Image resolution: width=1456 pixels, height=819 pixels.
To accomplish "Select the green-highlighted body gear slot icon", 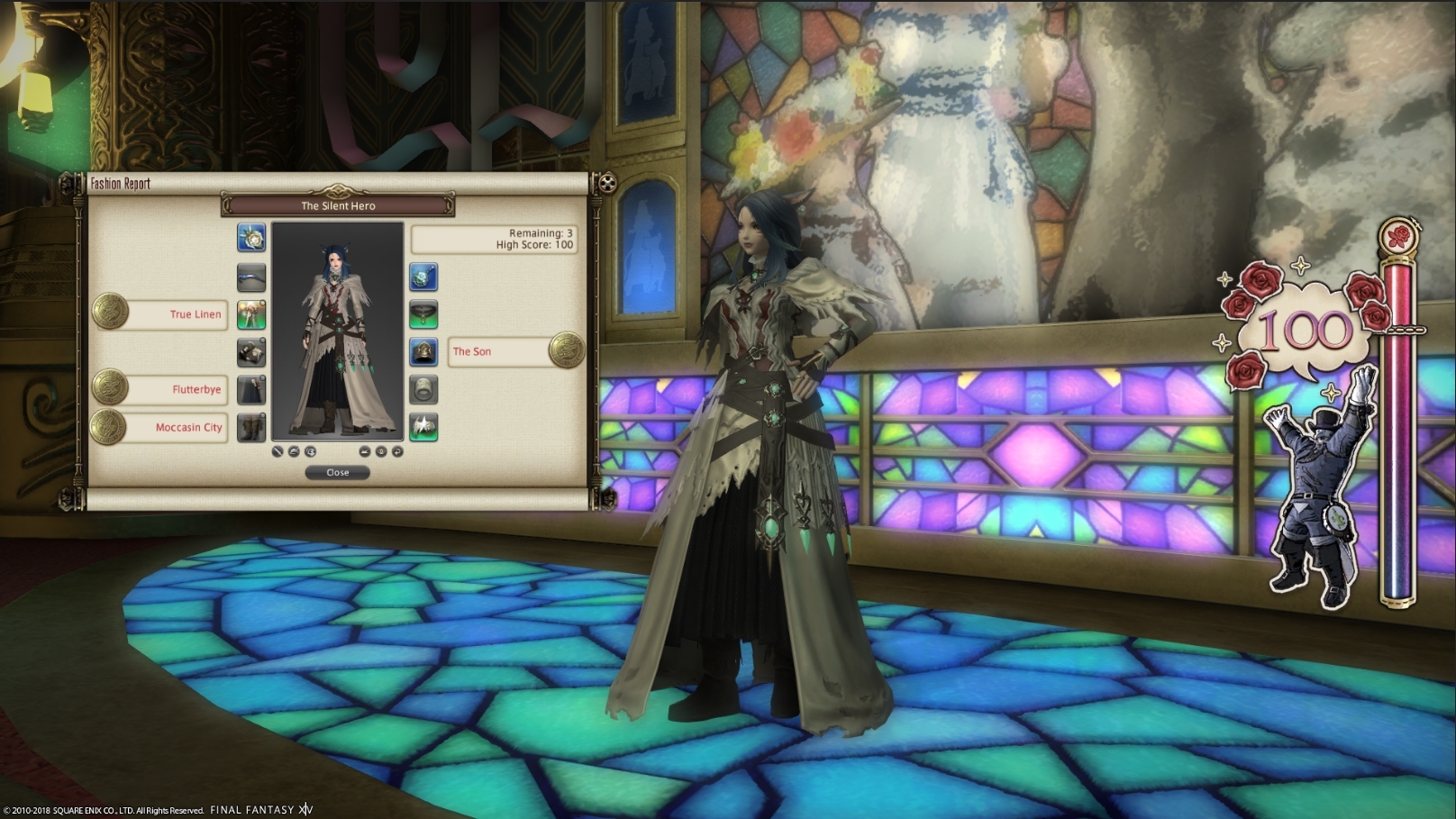I will (x=250, y=315).
